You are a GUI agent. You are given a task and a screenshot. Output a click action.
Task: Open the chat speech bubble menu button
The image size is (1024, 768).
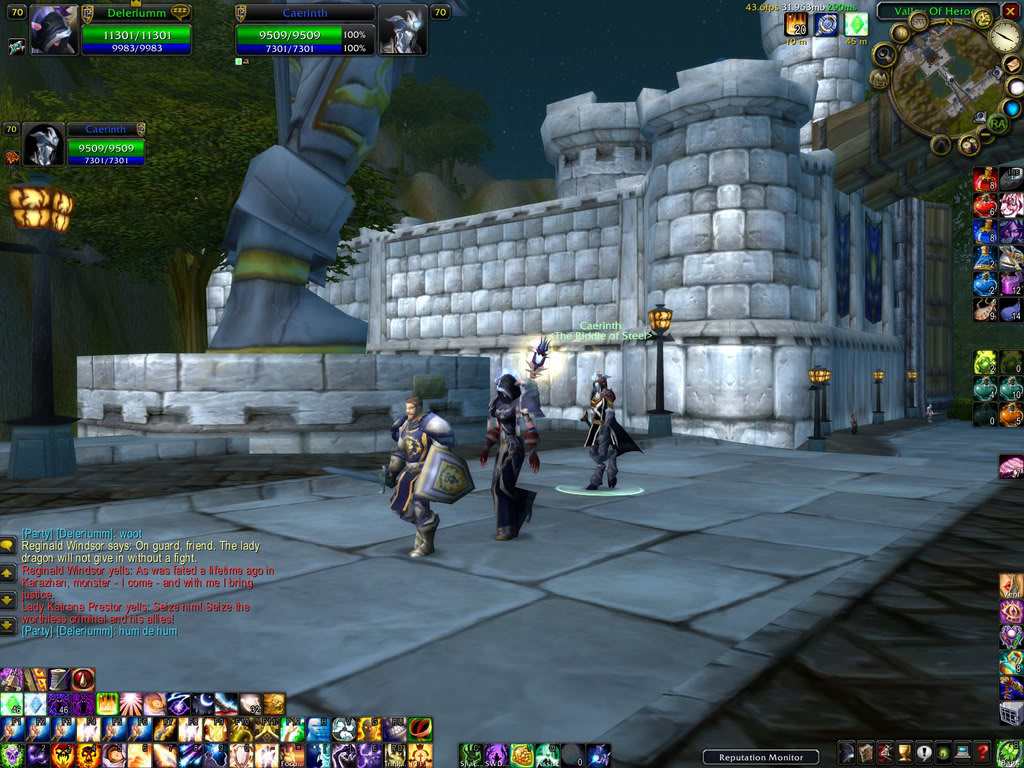[7, 546]
